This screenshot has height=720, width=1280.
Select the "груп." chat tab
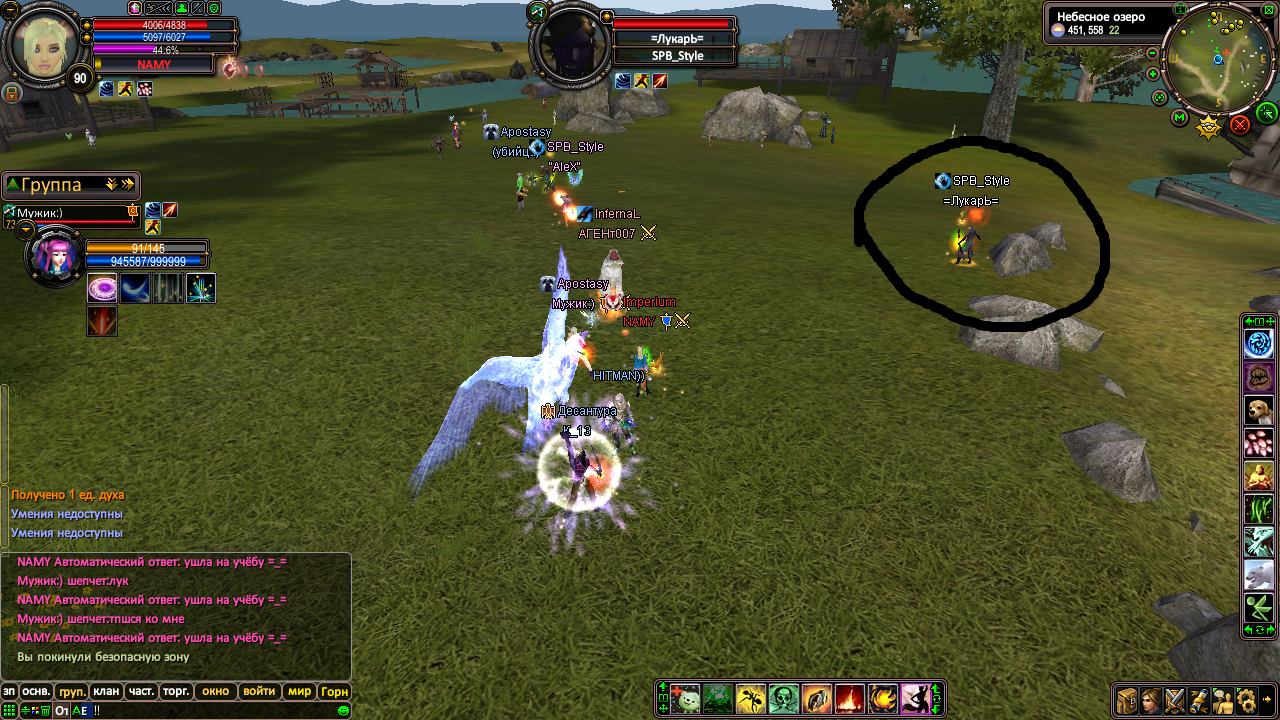(72, 691)
